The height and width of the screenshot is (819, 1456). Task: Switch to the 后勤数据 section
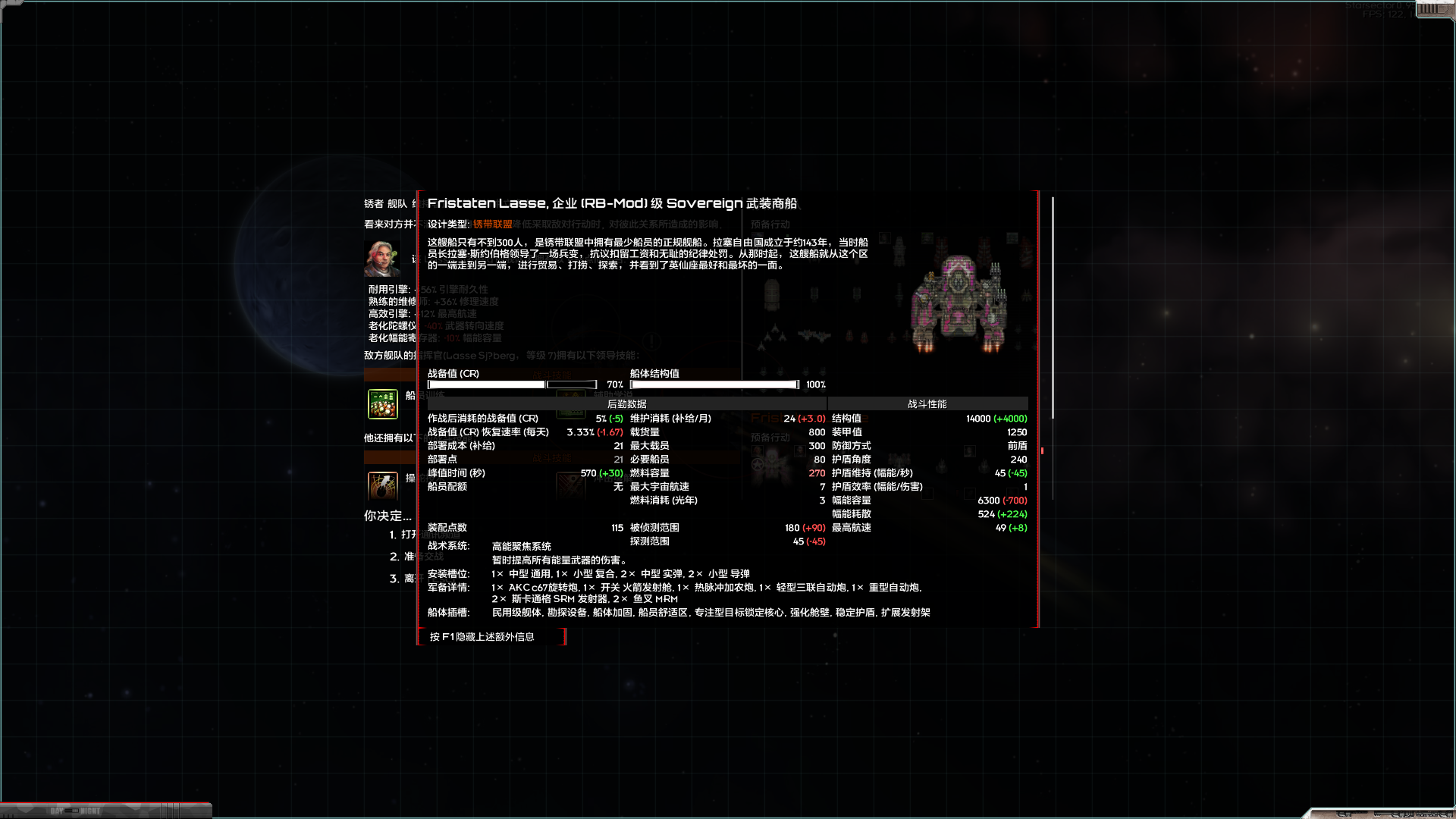(625, 403)
